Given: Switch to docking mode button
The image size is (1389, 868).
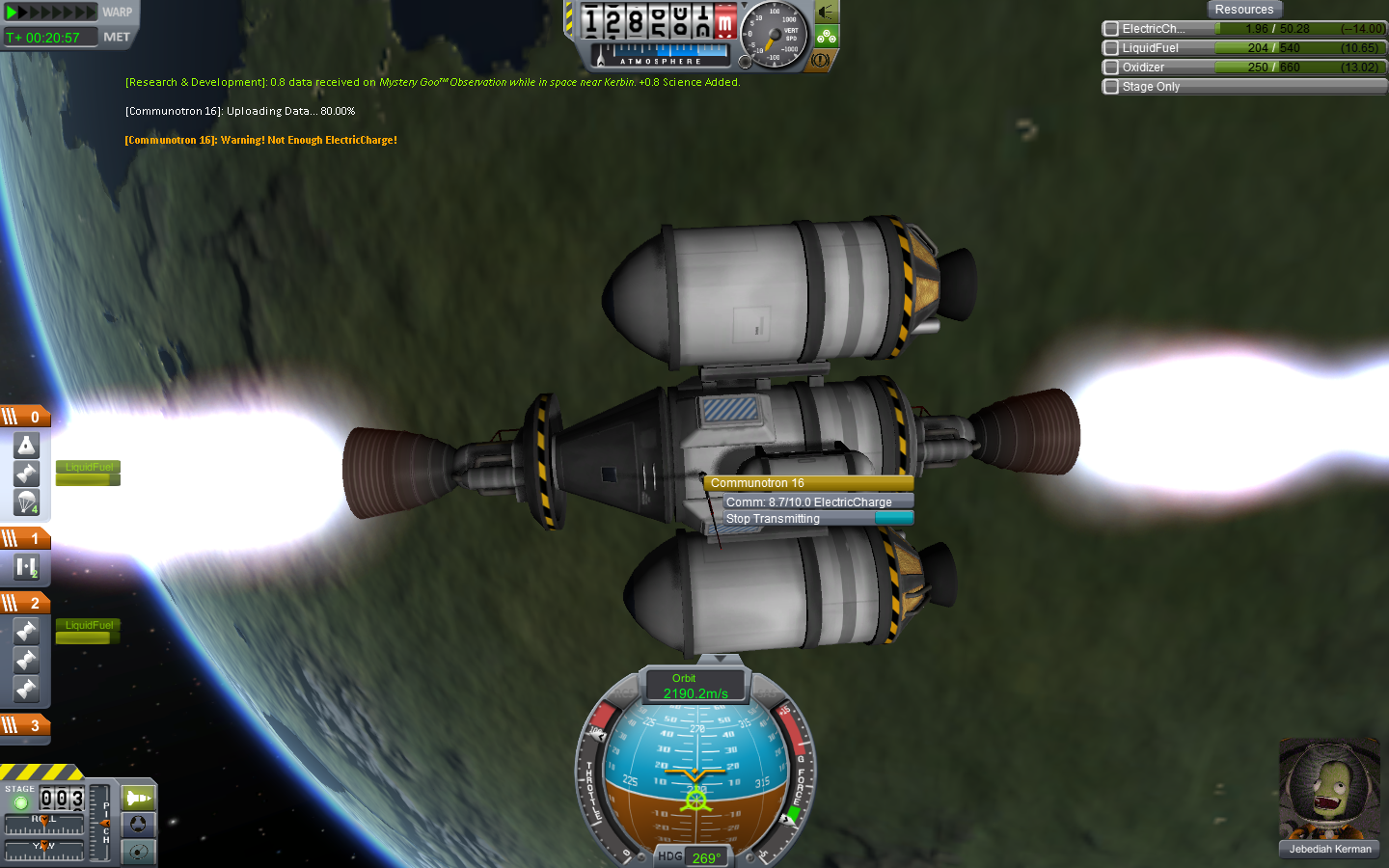Looking at the screenshot, I should click(x=139, y=825).
